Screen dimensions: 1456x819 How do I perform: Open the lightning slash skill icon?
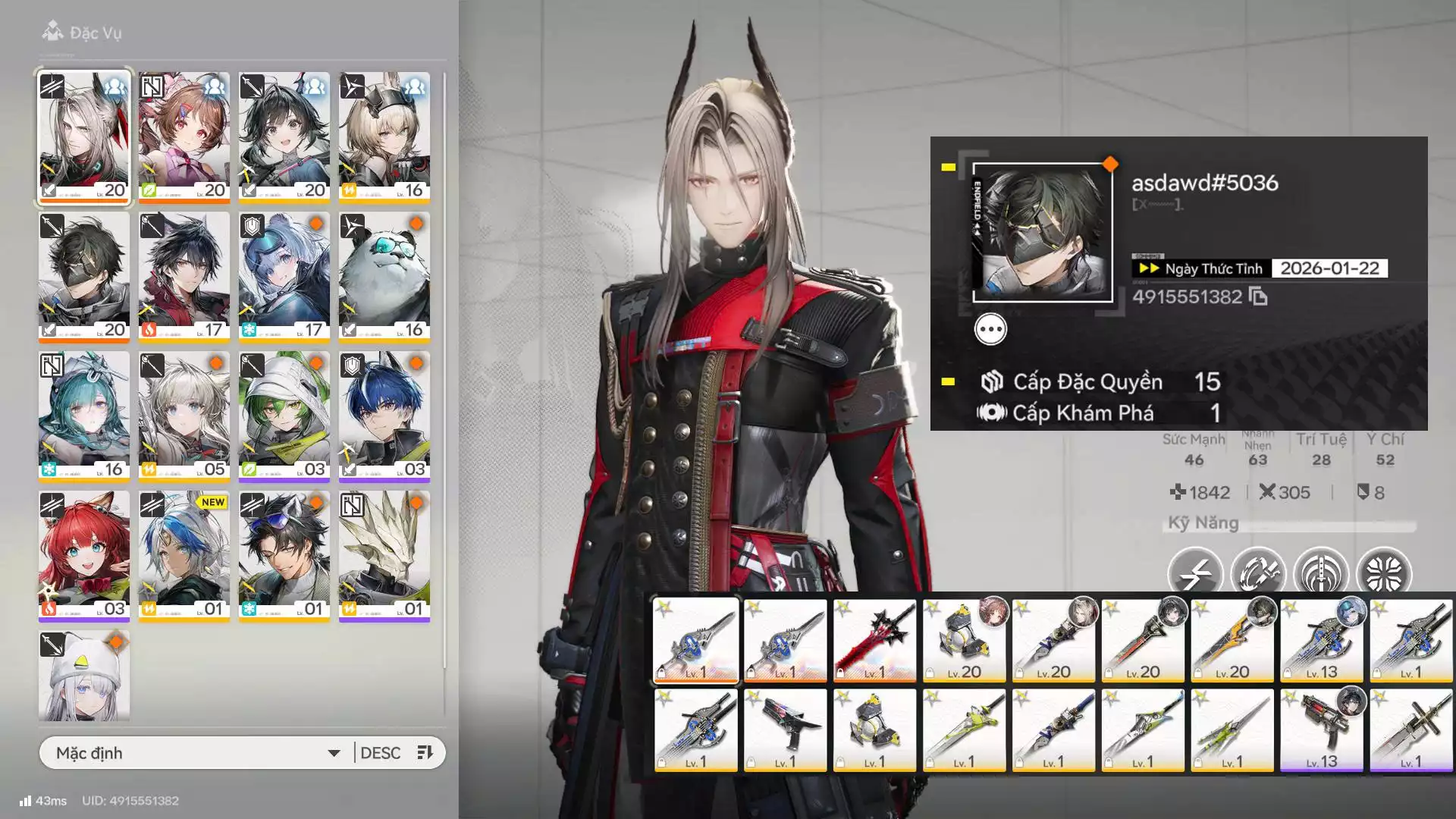[x=1195, y=573]
